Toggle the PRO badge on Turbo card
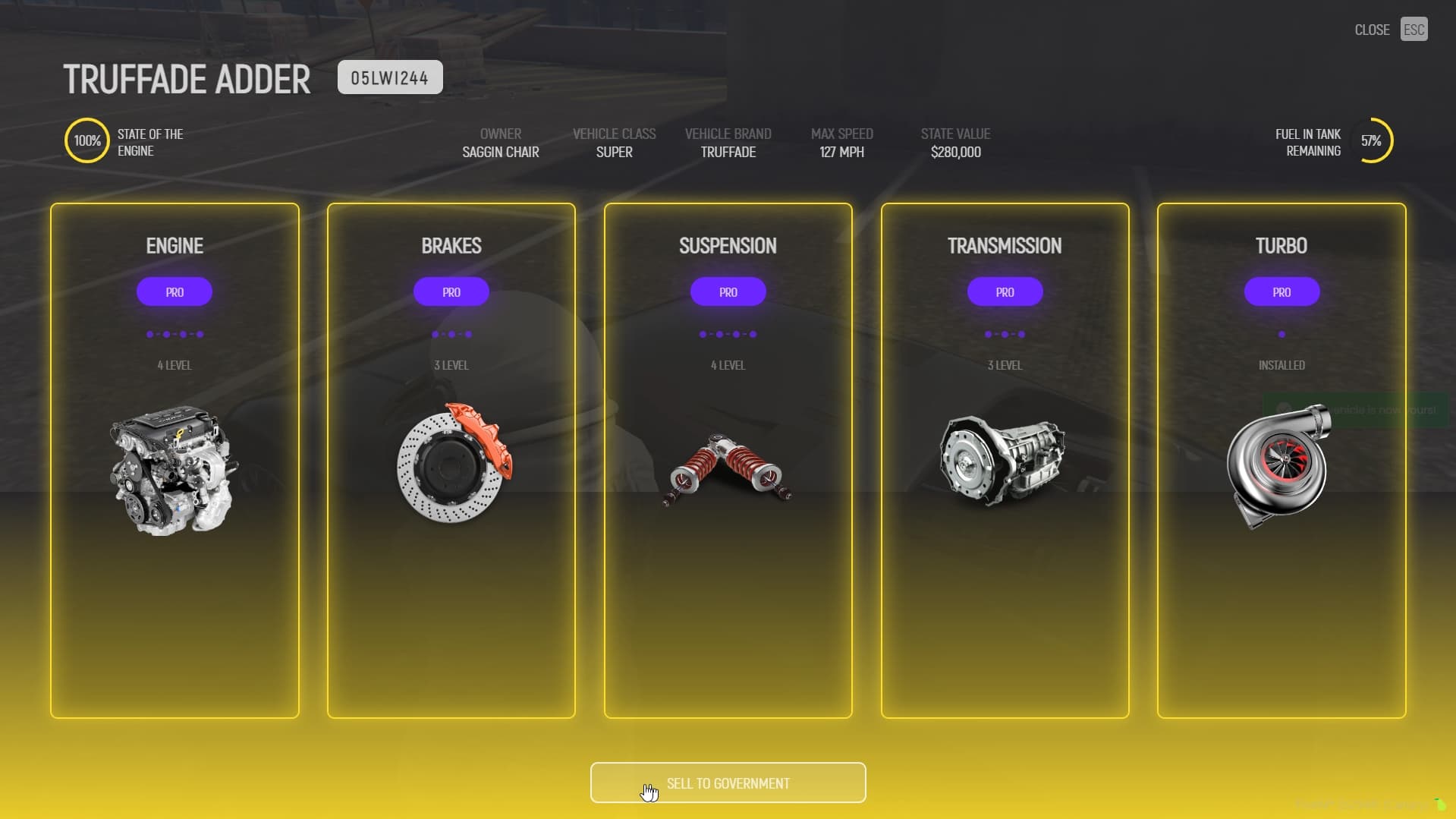 pyautogui.click(x=1281, y=291)
